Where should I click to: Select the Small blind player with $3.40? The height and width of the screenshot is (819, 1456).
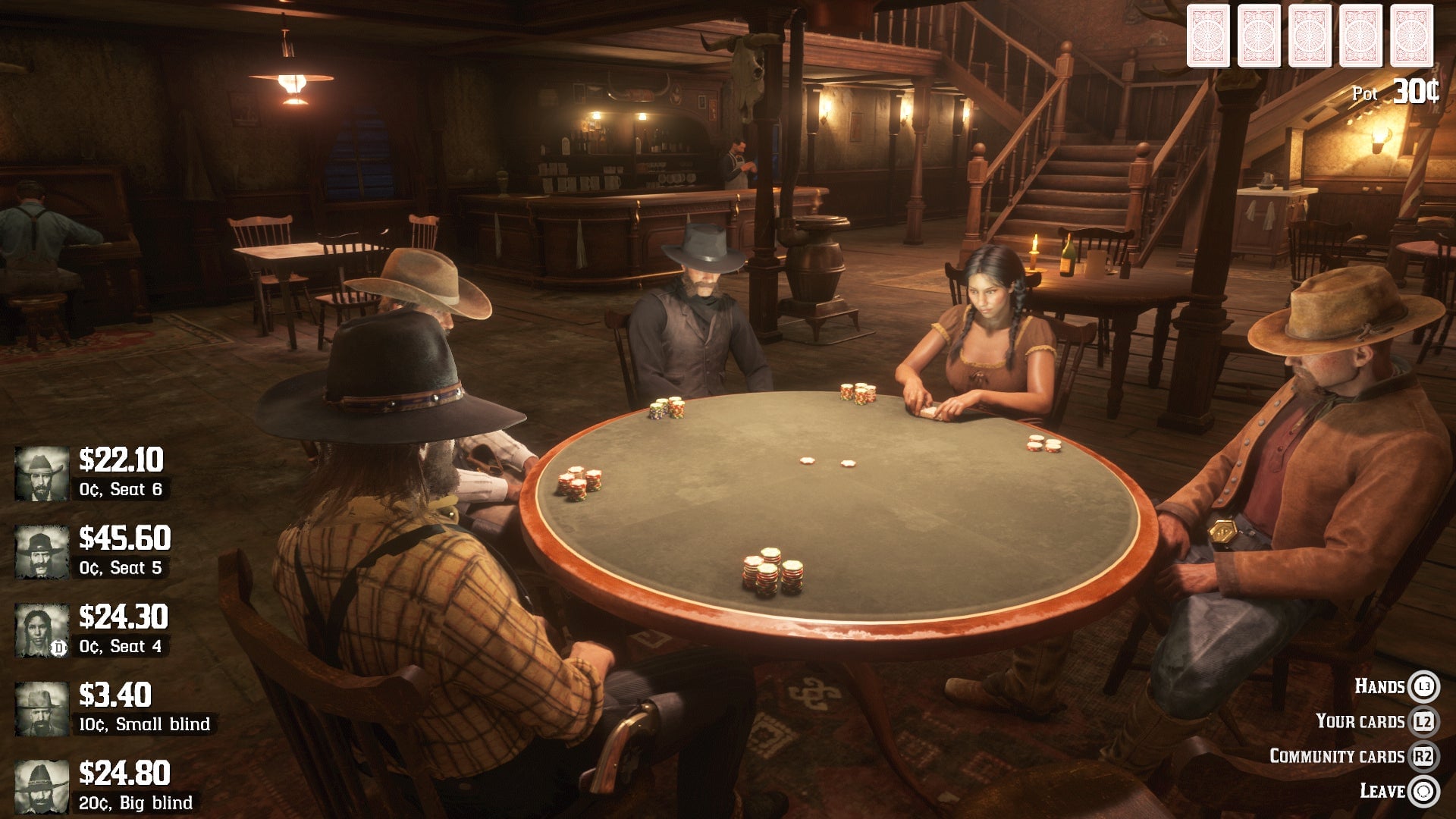click(114, 708)
